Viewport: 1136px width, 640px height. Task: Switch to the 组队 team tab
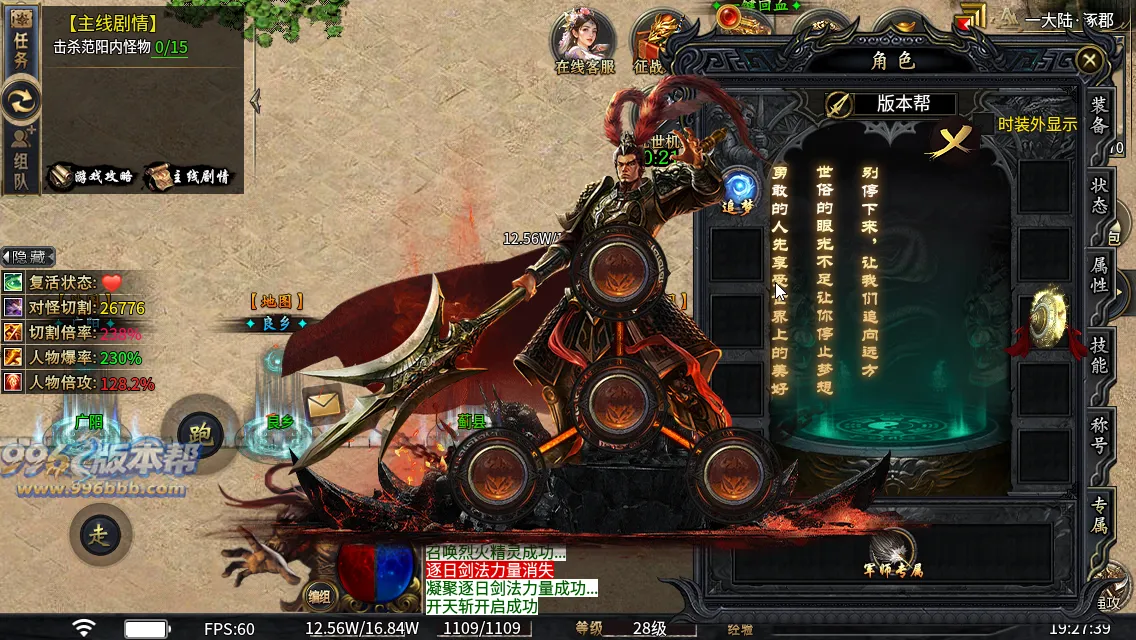point(21,160)
